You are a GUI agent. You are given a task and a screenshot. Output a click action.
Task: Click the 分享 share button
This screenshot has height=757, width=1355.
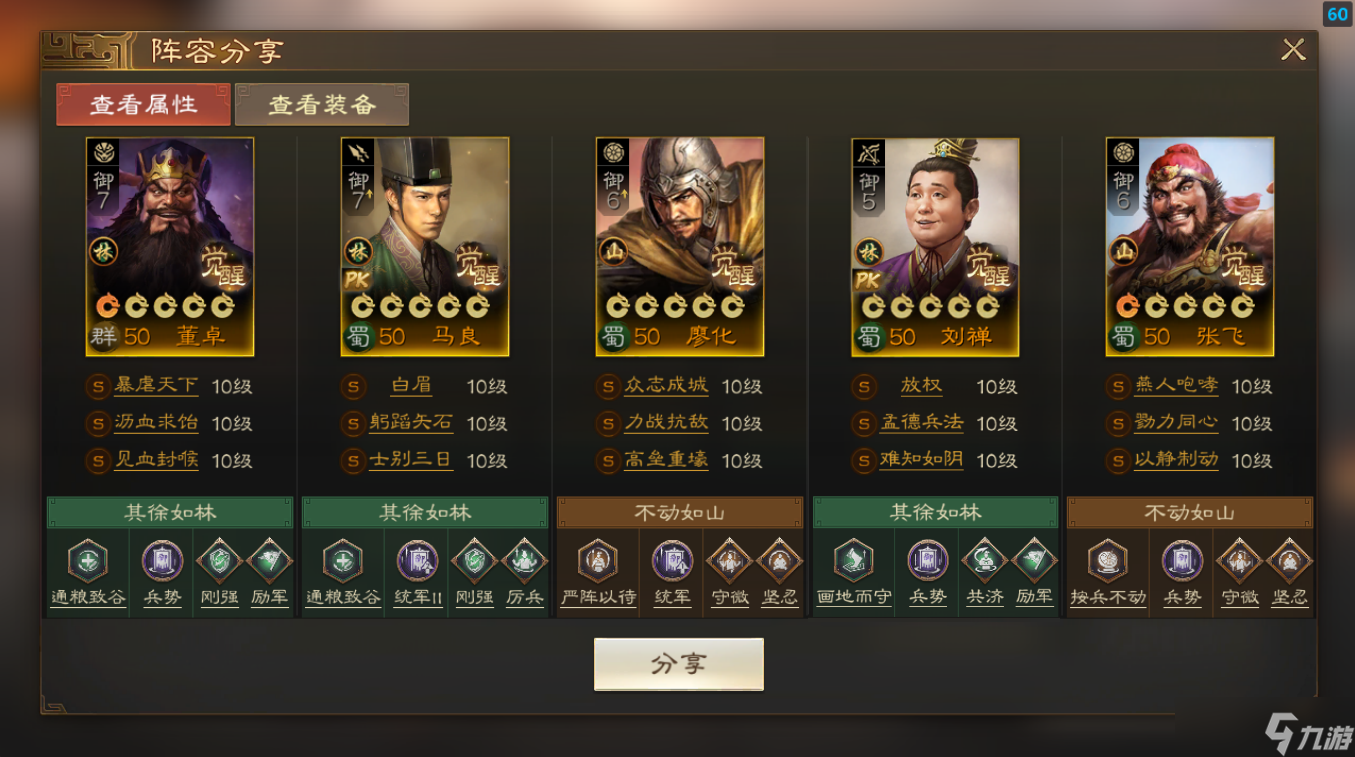[x=678, y=665]
